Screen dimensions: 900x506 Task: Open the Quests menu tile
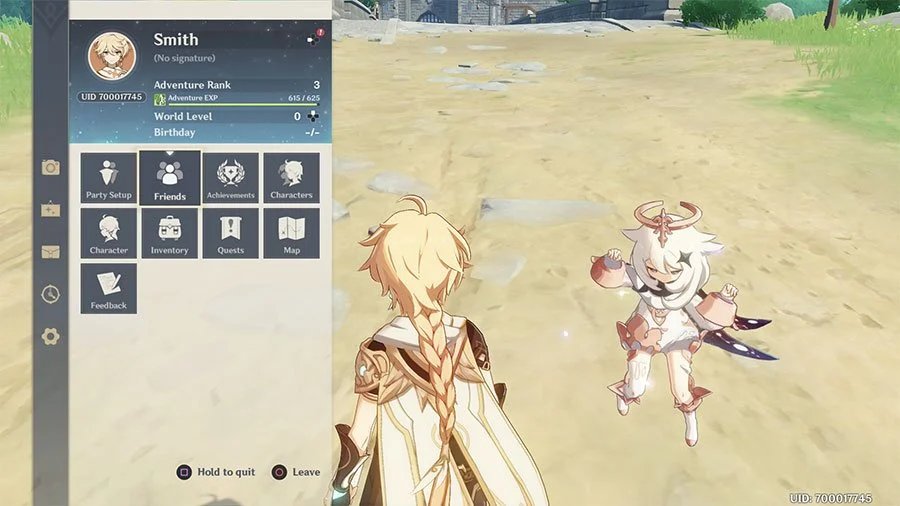pyautogui.click(x=231, y=233)
